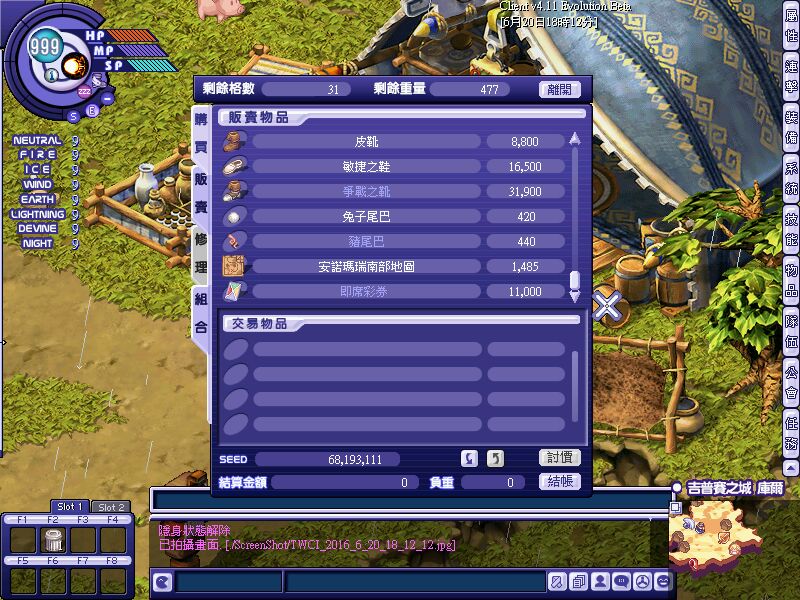Switch to the Slot 2 hotbar tab

tap(110, 507)
